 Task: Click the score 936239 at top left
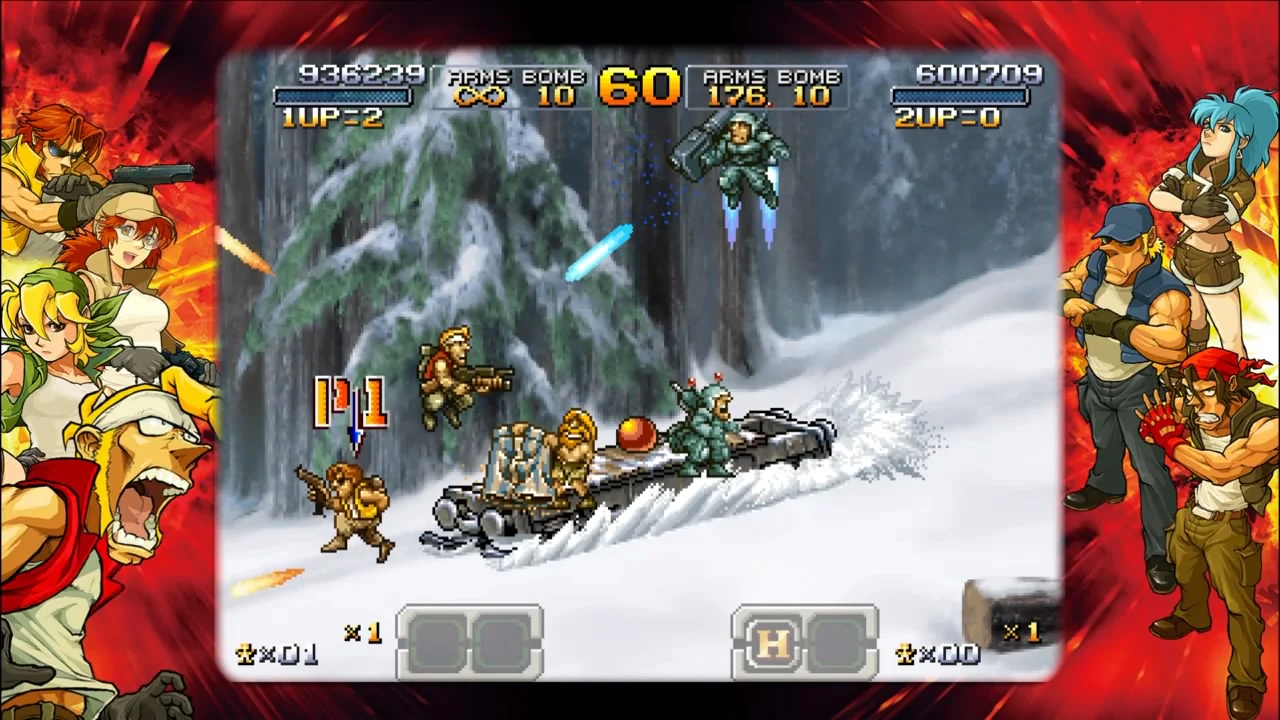(x=362, y=74)
